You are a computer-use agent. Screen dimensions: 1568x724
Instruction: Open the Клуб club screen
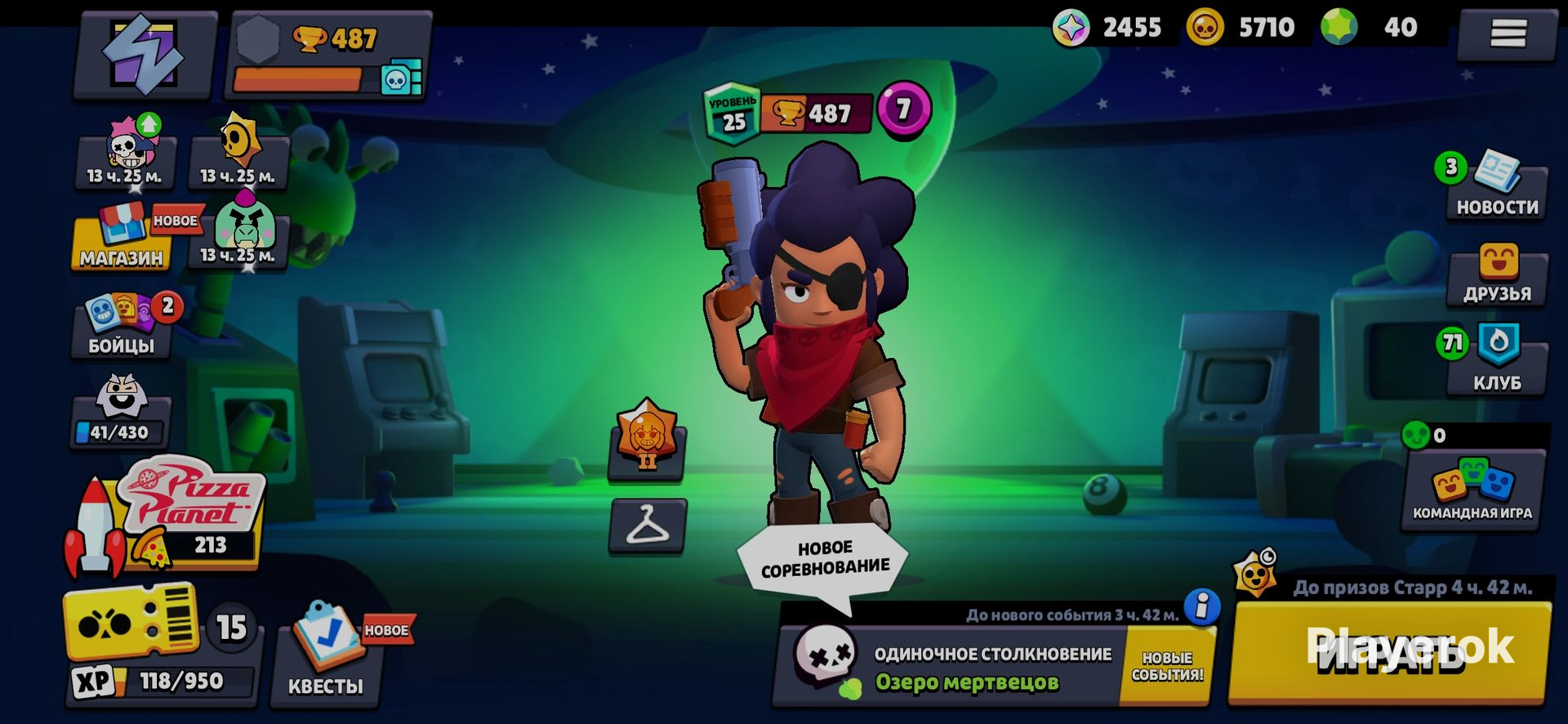pyautogui.click(x=1497, y=360)
